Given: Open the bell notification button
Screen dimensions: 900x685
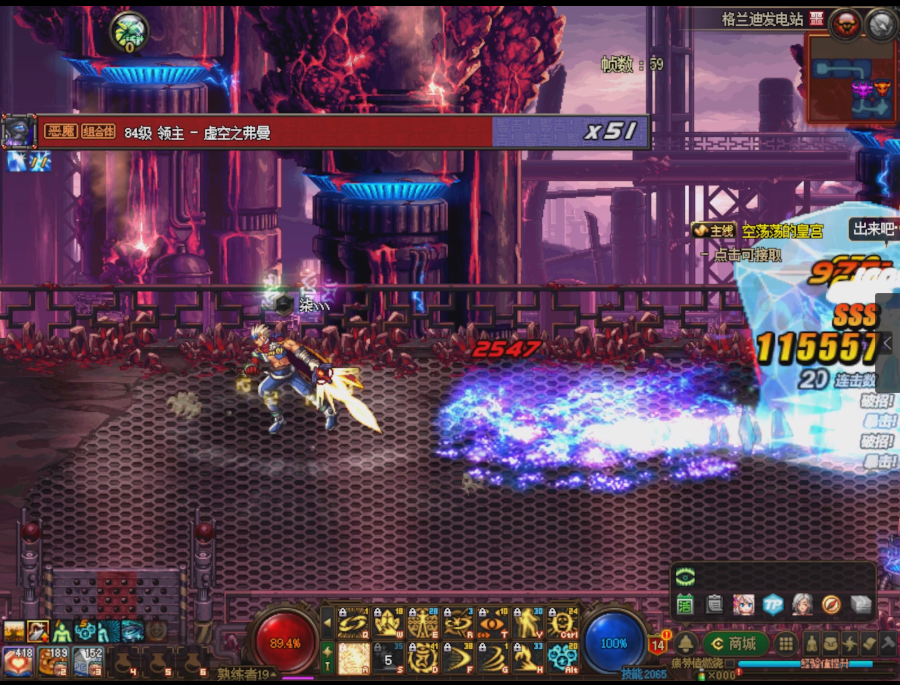Looking at the screenshot, I should (686, 644).
